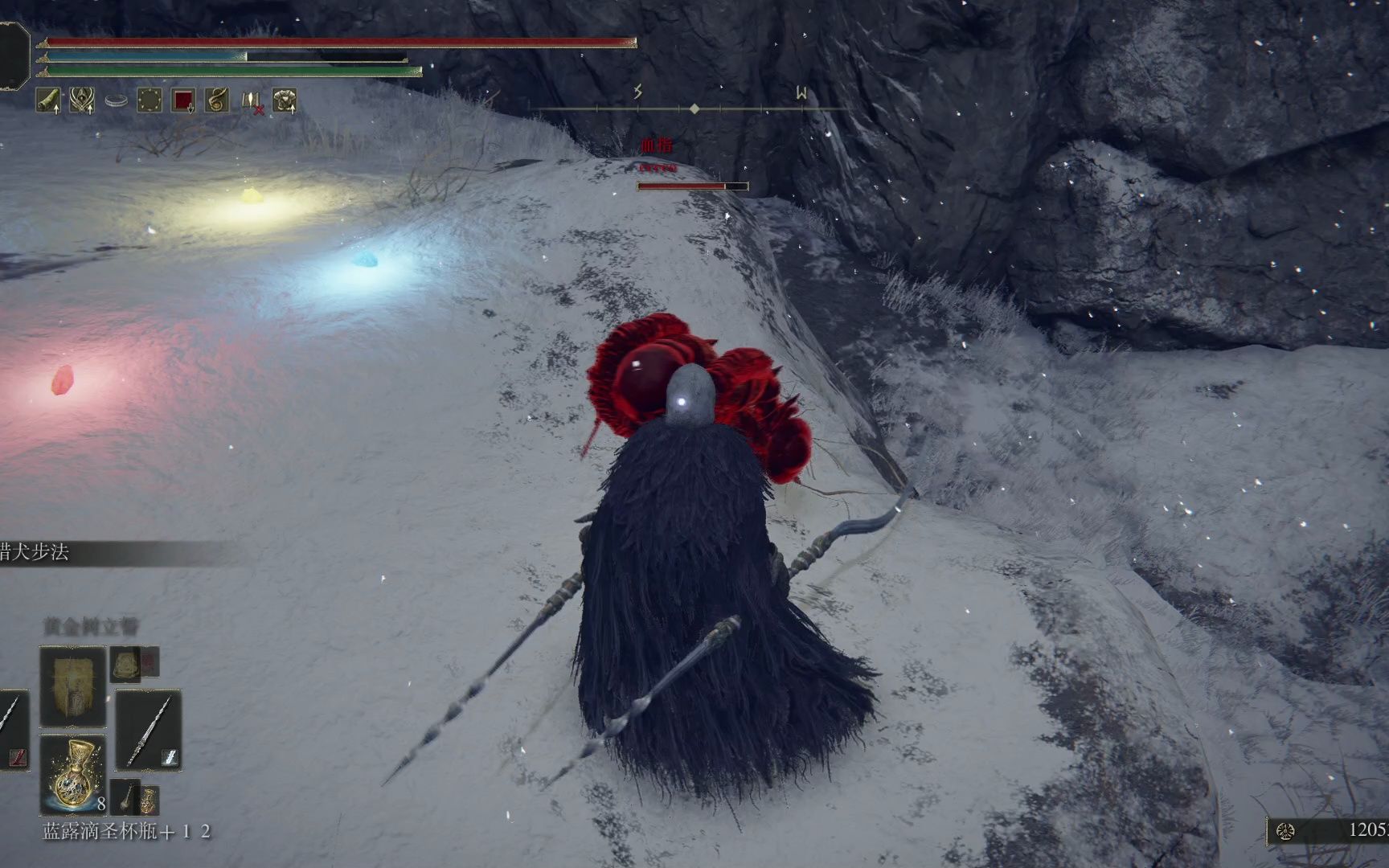This screenshot has height=868, width=1389.
Task: Check the dotted circle status effect icon
Action: click(x=150, y=100)
